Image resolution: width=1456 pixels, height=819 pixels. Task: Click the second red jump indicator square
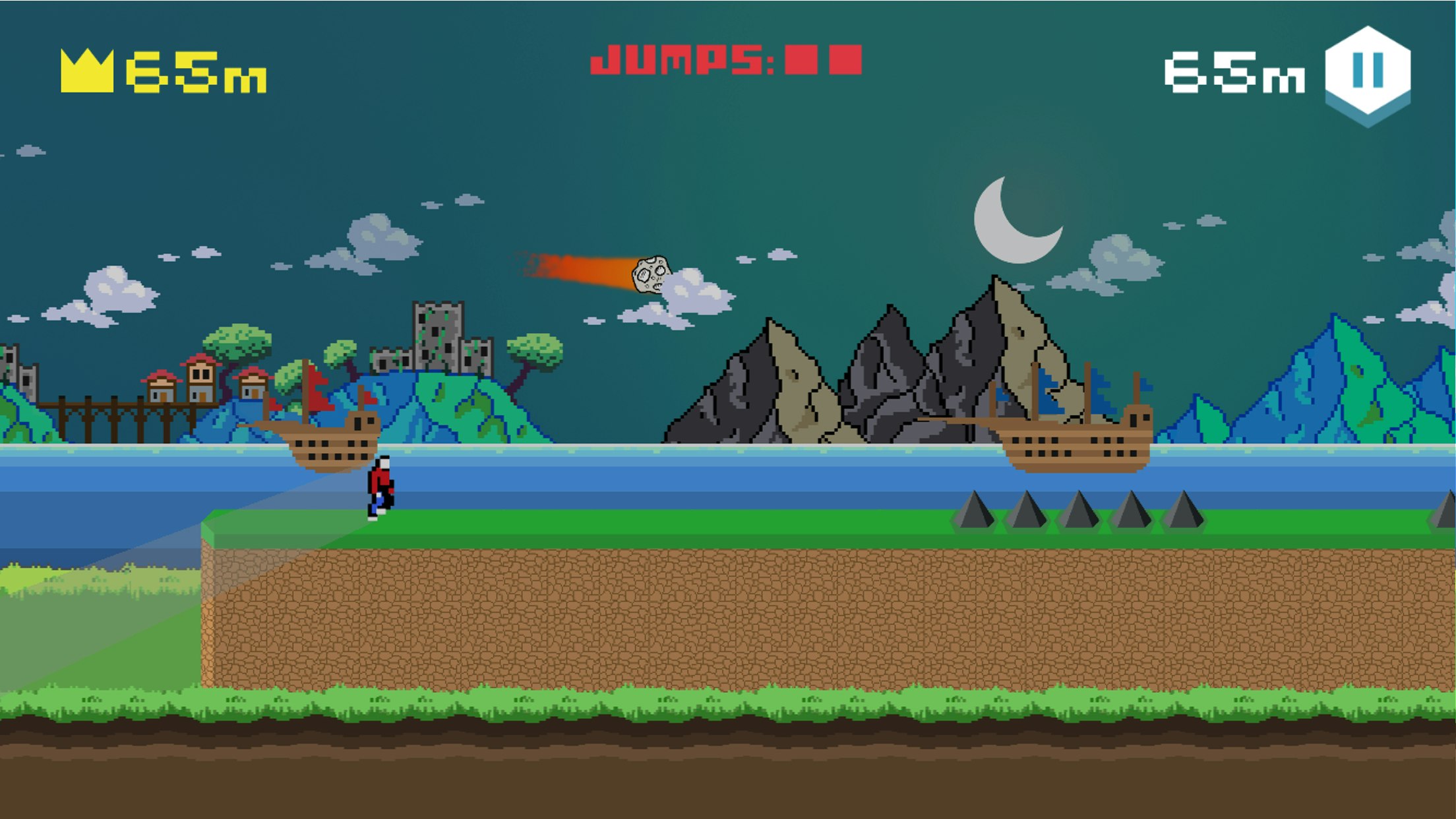845,58
